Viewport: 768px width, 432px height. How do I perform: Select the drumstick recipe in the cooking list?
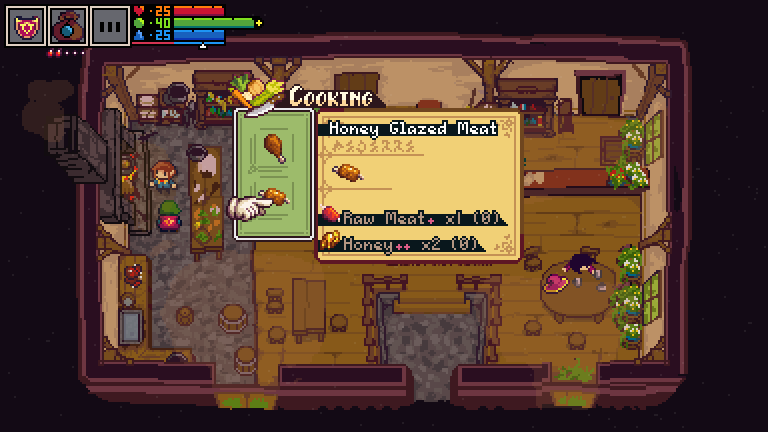click(273, 146)
